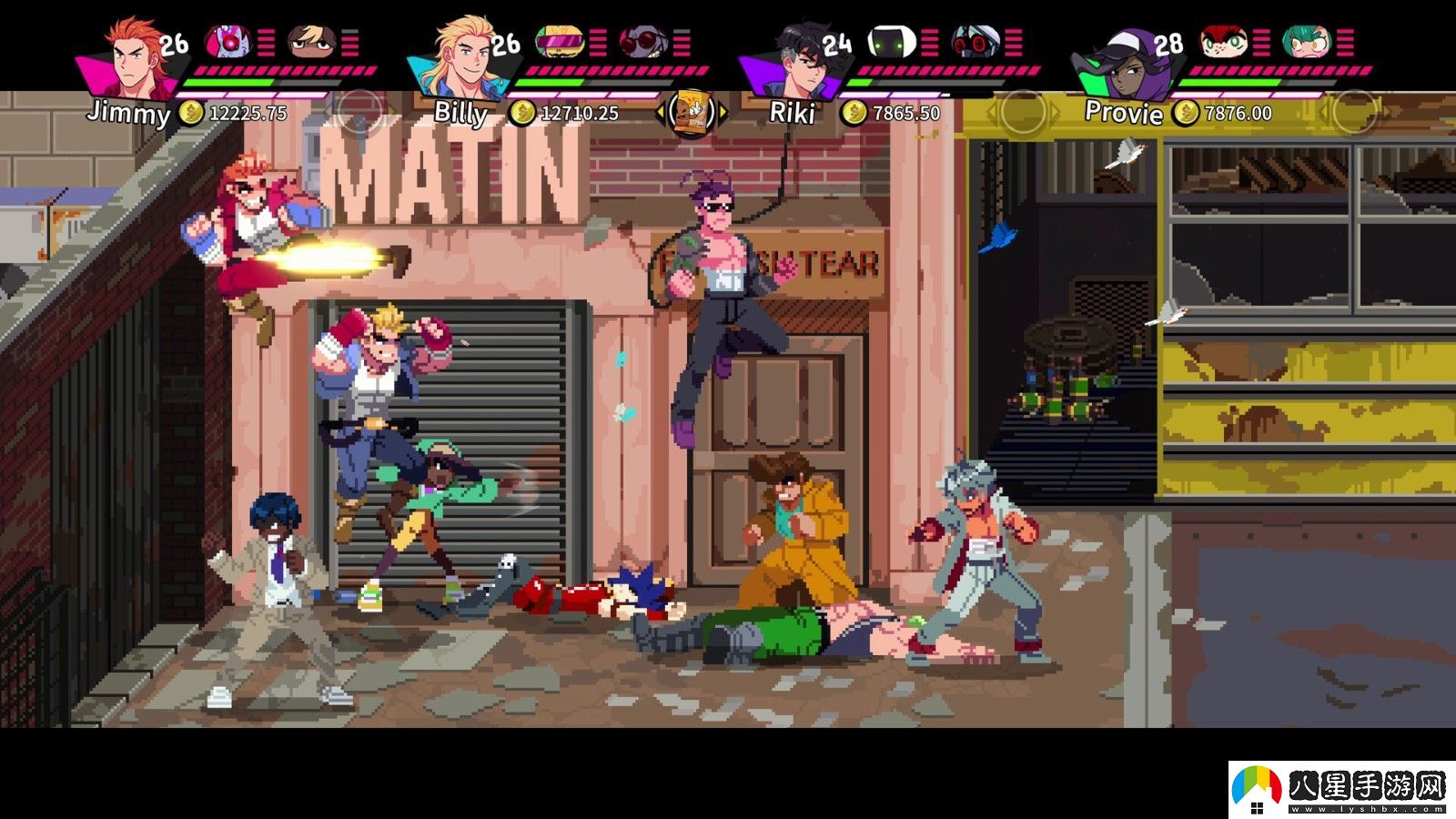
Task: Click Riki's empty quick item slot
Action: pyautogui.click(x=1022, y=113)
